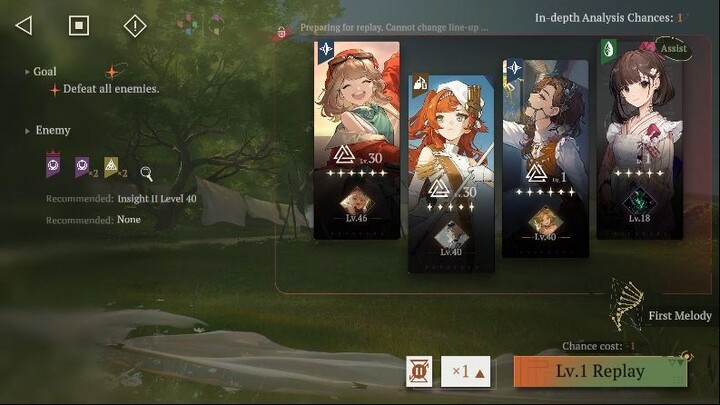Expand the Enemy section
Screen dimensions: 720x405
click(x=52, y=130)
